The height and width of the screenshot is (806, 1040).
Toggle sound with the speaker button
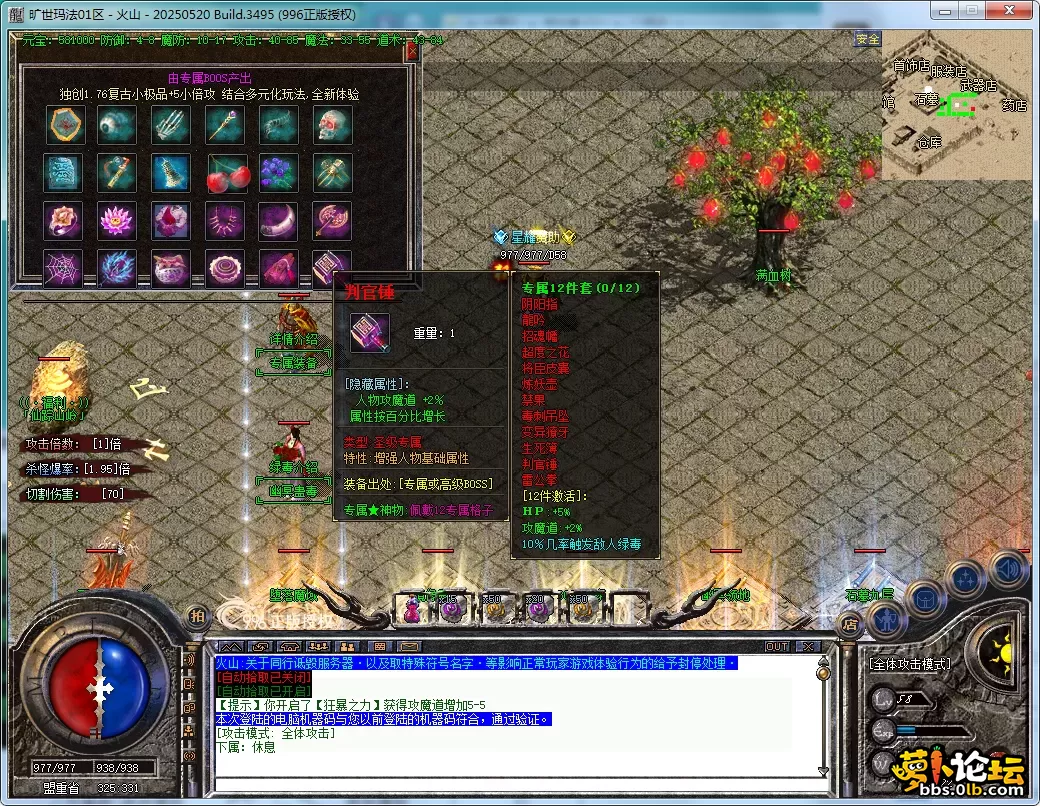[1008, 570]
